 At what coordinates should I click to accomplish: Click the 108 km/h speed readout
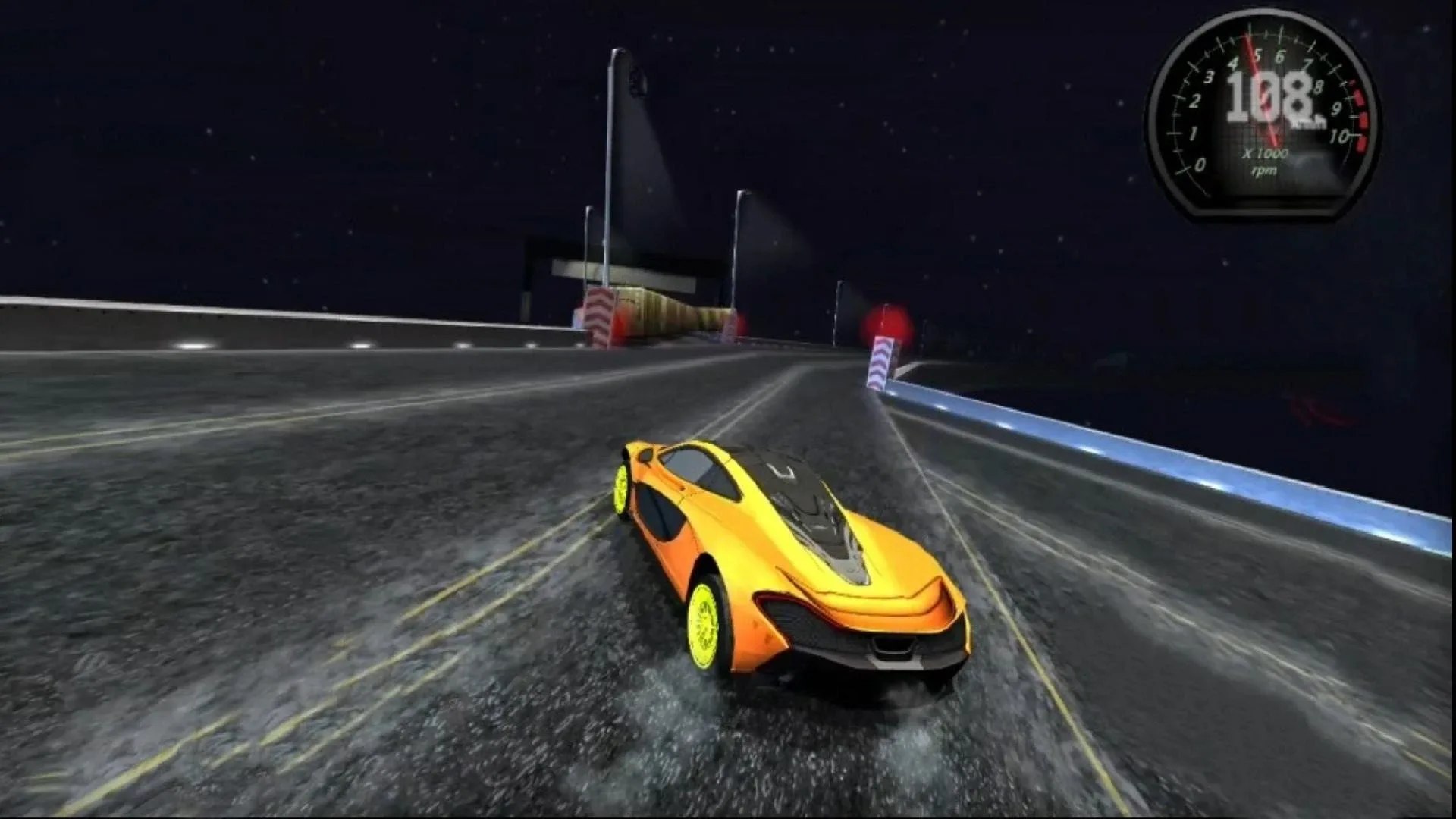coord(1268,97)
